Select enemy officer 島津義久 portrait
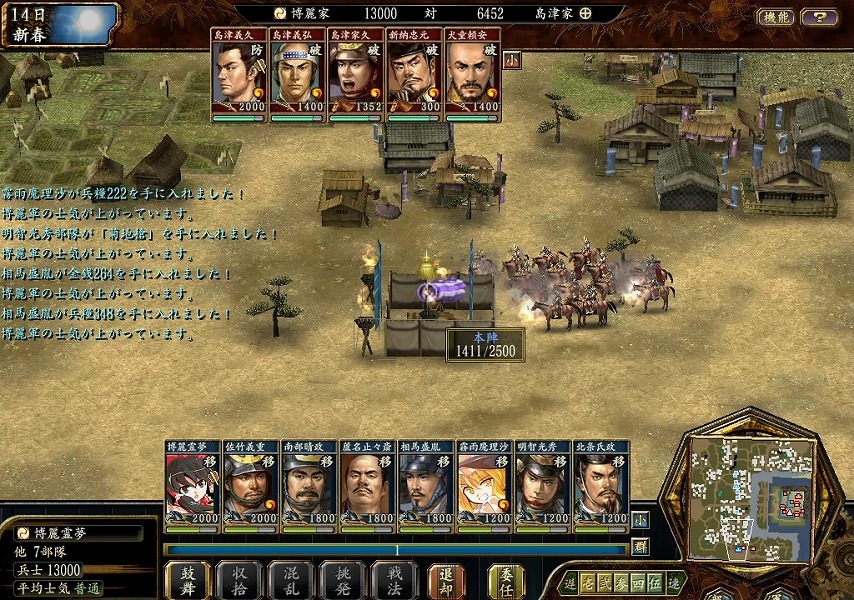This screenshot has height=600, width=854. (237, 75)
